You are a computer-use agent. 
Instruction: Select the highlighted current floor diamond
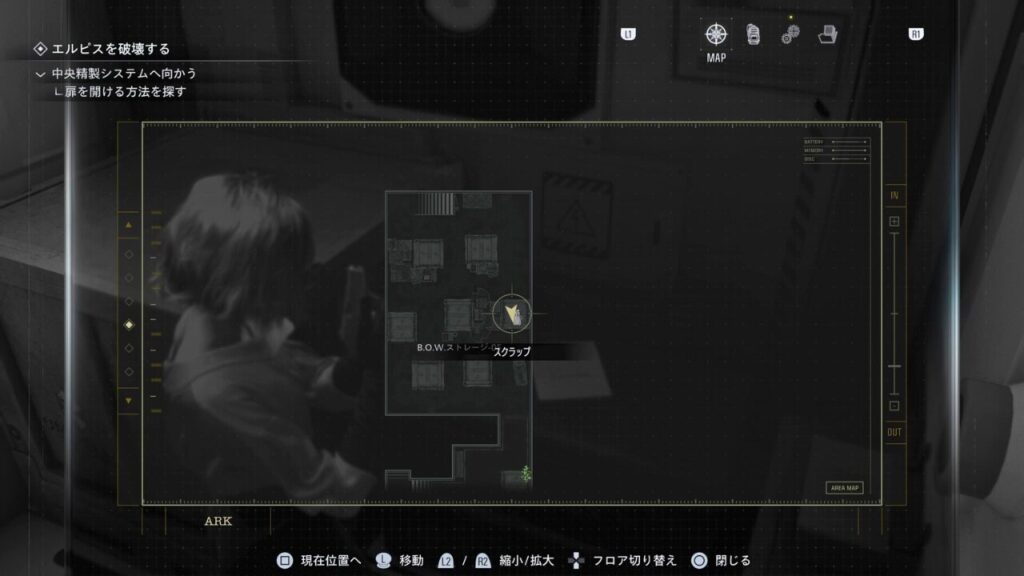128,325
